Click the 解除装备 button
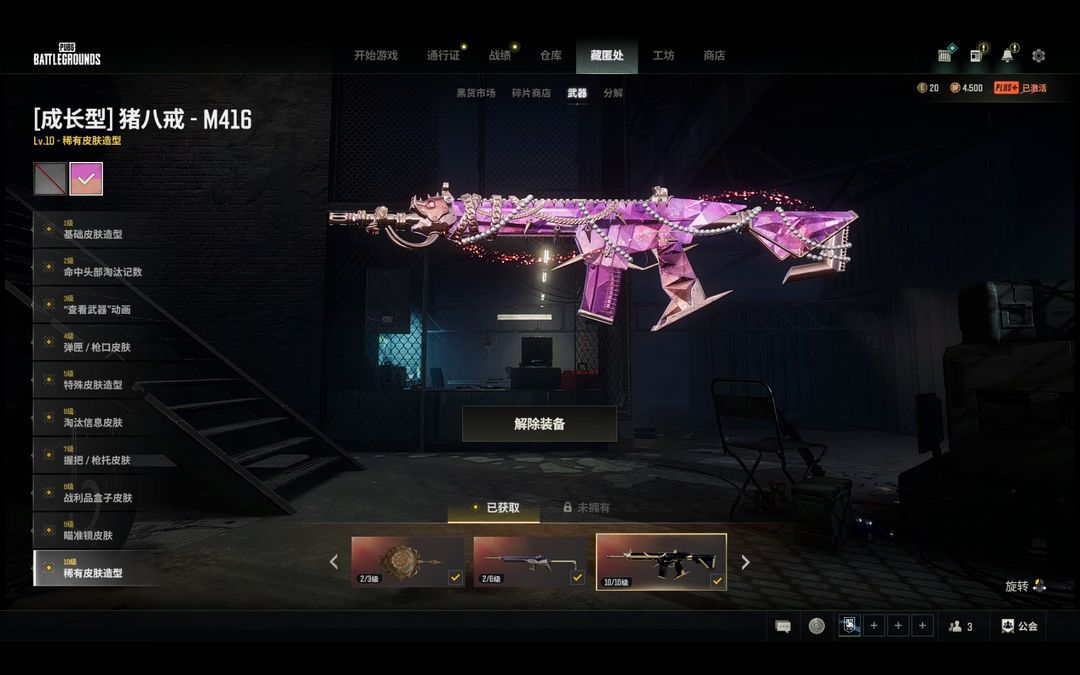This screenshot has width=1080, height=675. [539, 424]
